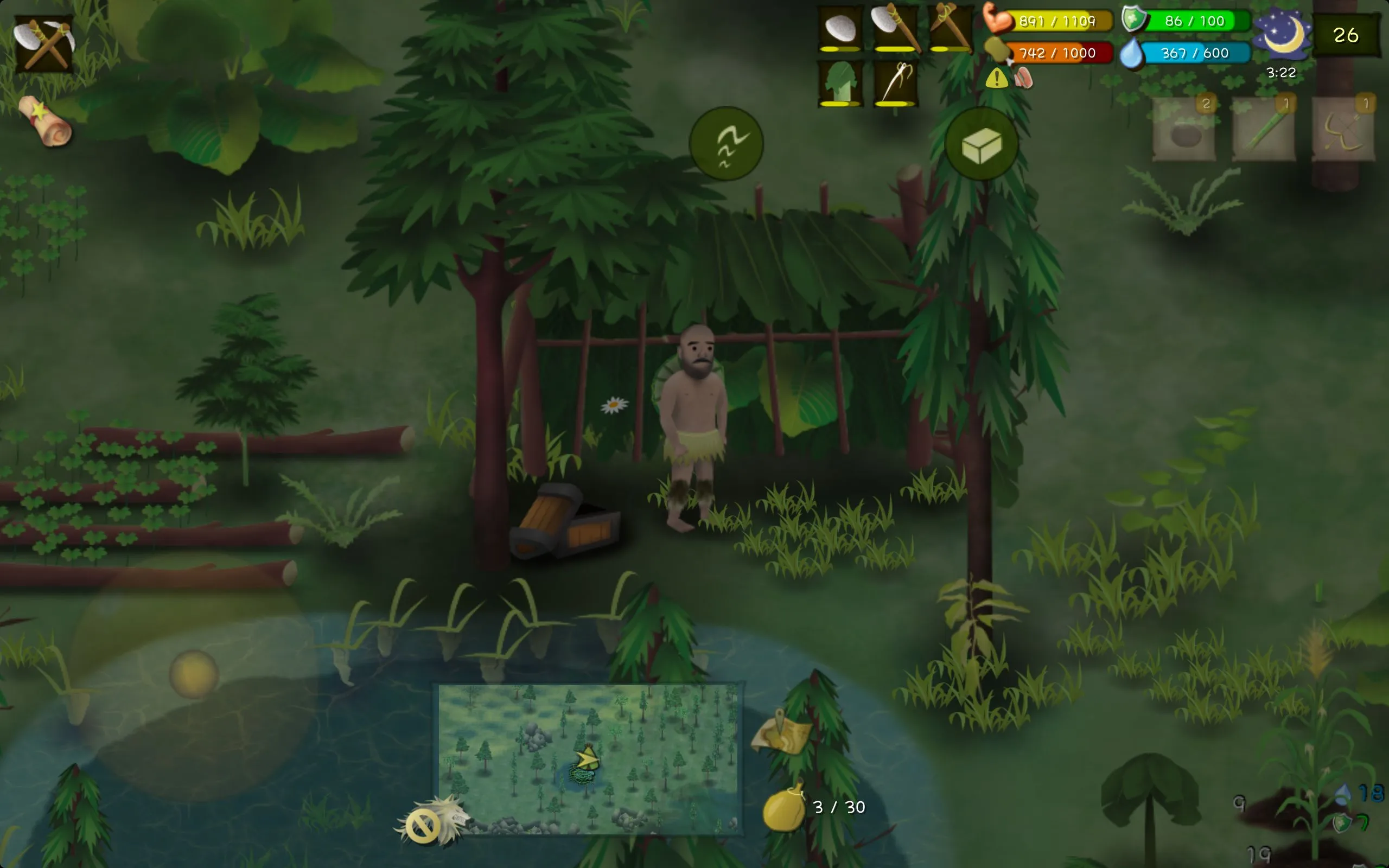
Task: Choose the bow and arrow recipe card
Action: [x=1343, y=129]
